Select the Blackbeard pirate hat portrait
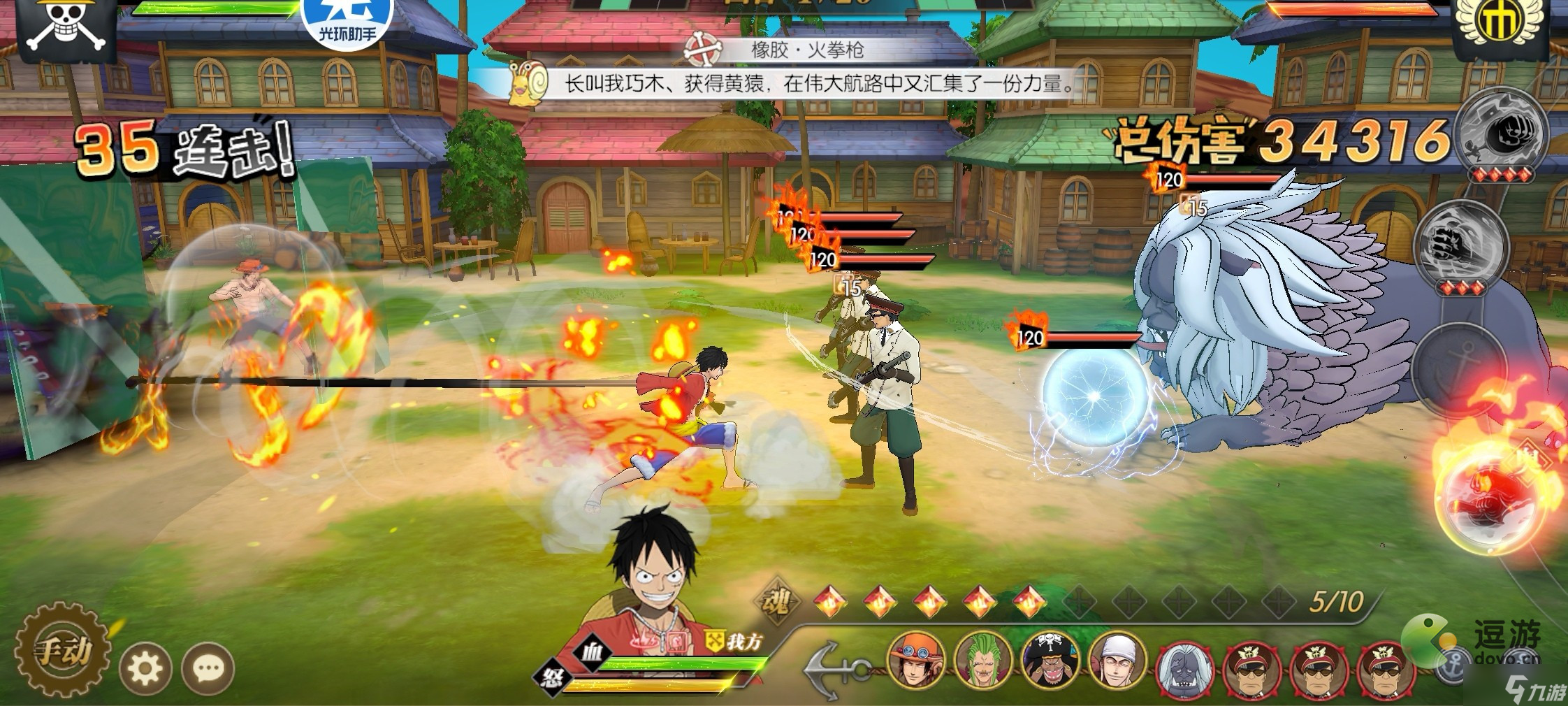Viewport: 1568px width, 706px height. [1050, 662]
